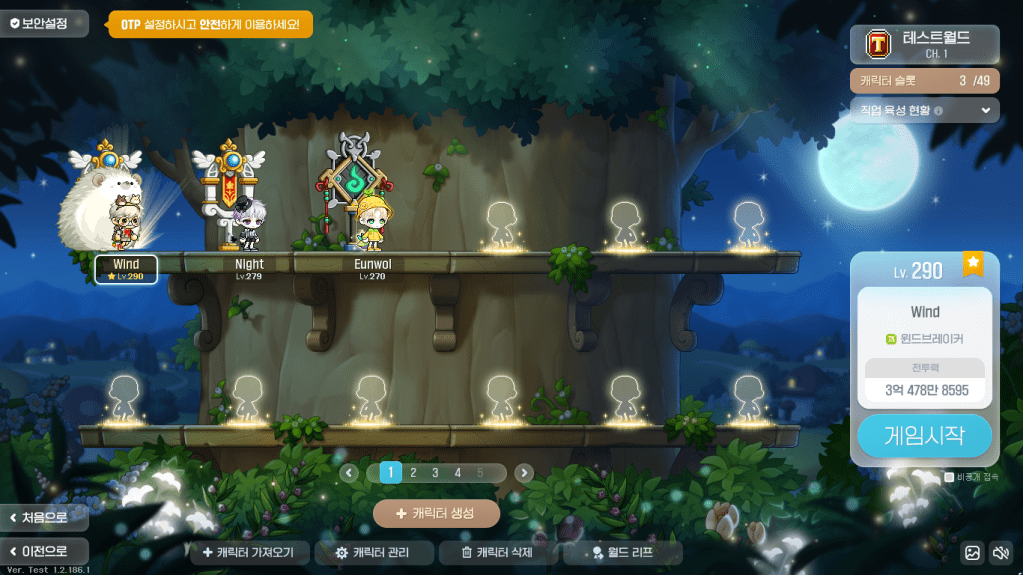Start the game with 게임시작 button

tap(924, 436)
